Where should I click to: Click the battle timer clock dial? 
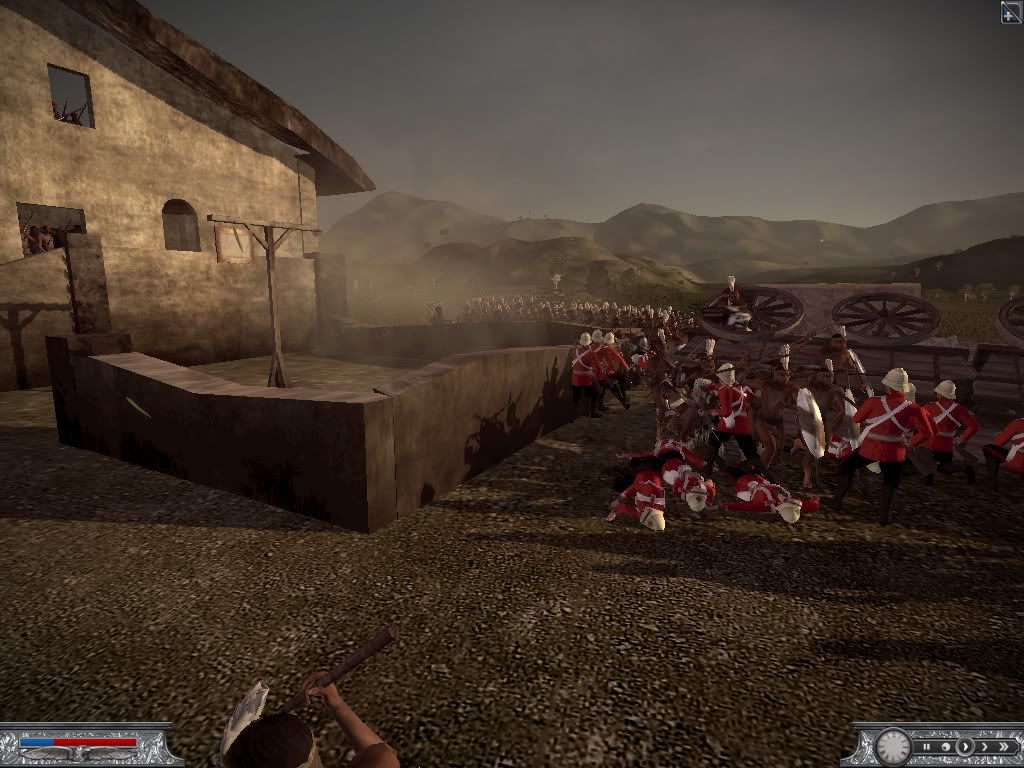(x=893, y=747)
